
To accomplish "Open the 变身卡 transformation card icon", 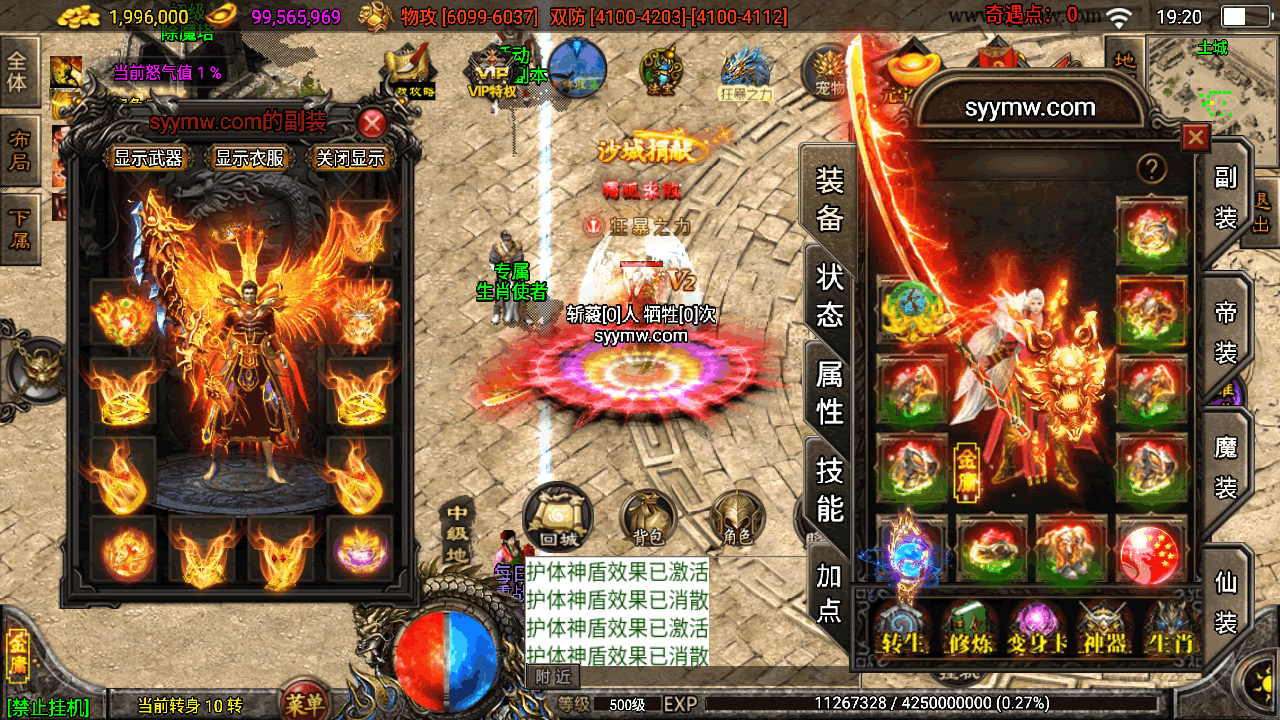I will click(1035, 629).
